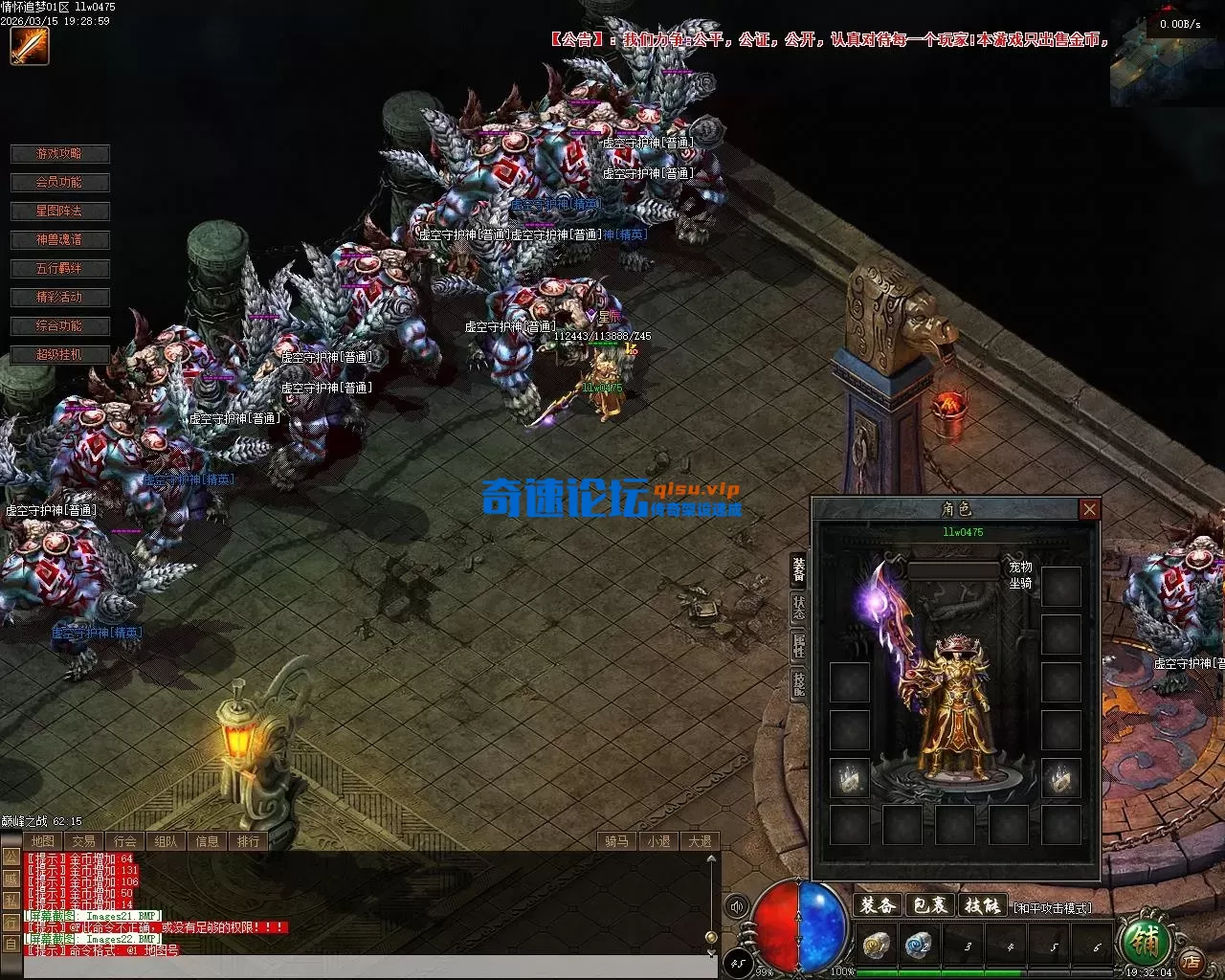Click the 大退 full logout button
Image resolution: width=1225 pixels, height=980 pixels.
coord(700,841)
